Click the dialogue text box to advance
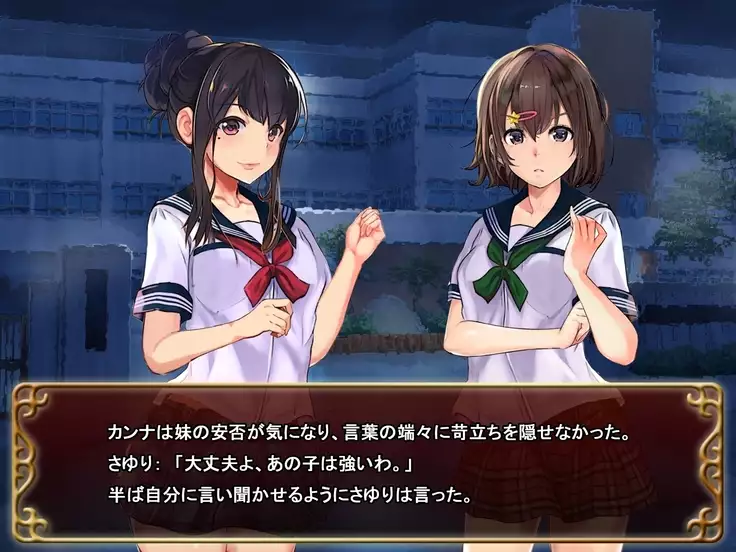Screen dimensions: 736x552 [x=368, y=464]
